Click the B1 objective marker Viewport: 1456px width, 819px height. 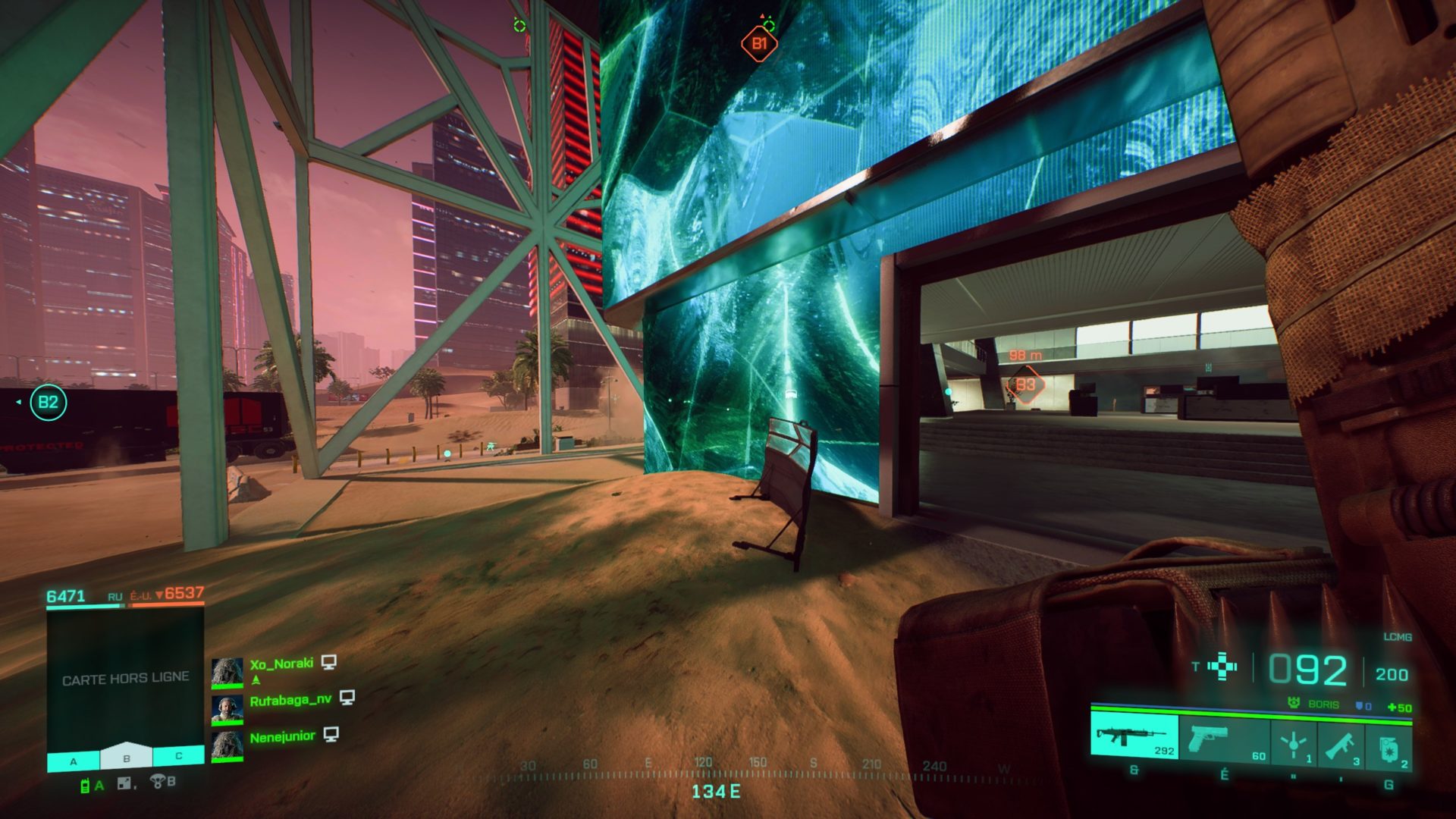(x=759, y=44)
